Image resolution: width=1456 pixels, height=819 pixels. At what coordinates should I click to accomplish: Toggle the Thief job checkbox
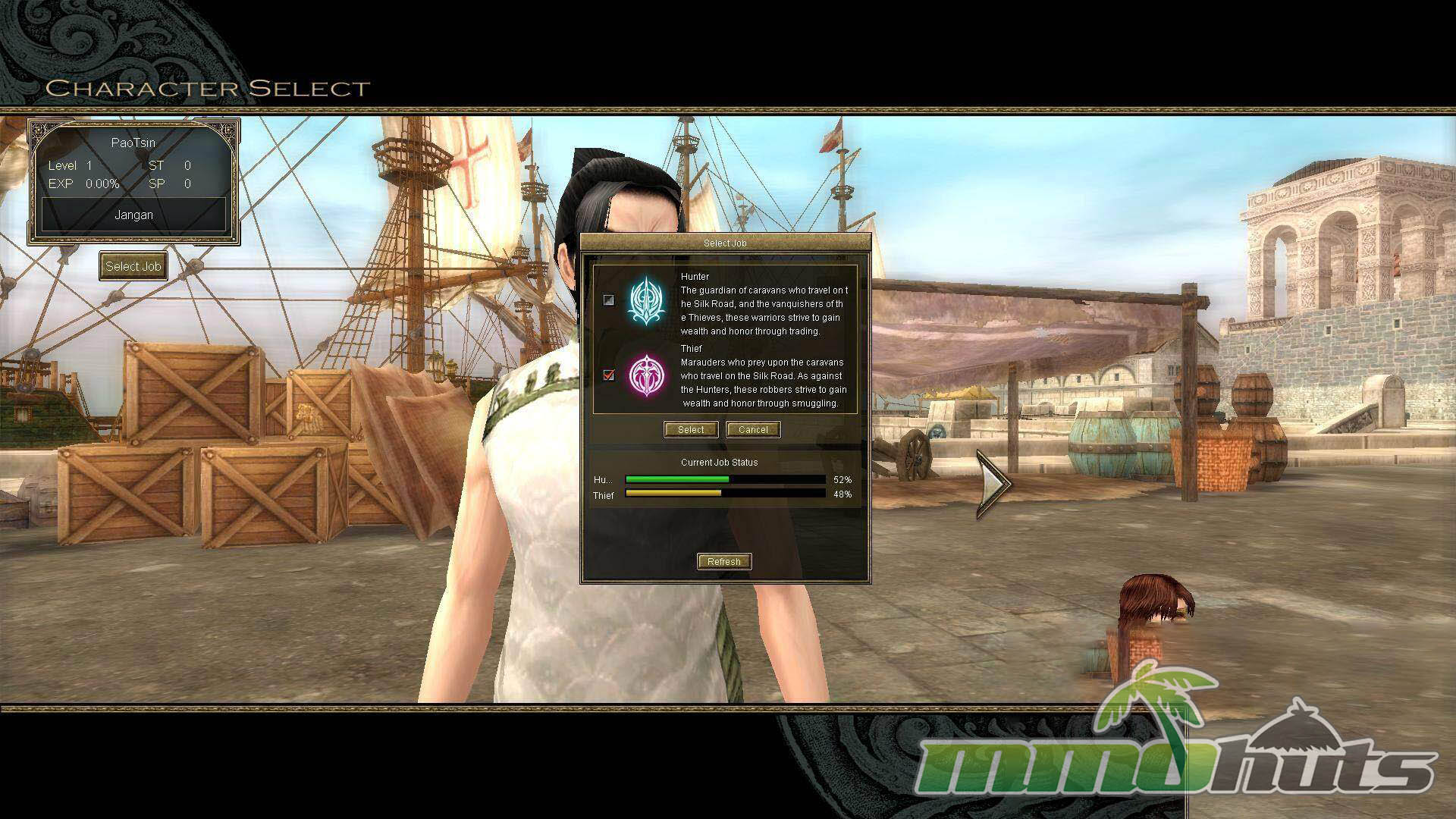(x=608, y=375)
